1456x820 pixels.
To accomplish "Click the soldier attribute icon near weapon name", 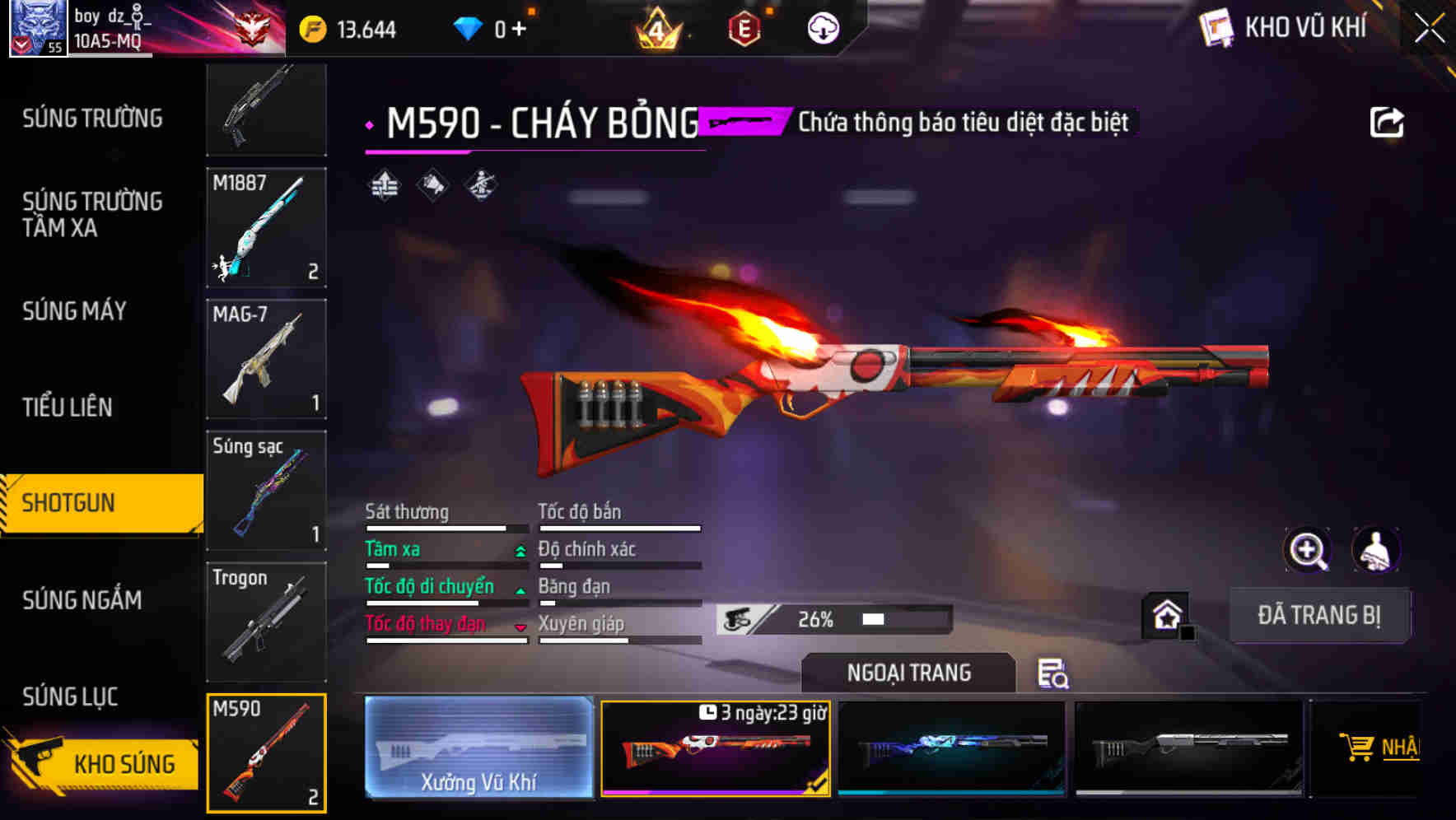I will click(480, 187).
